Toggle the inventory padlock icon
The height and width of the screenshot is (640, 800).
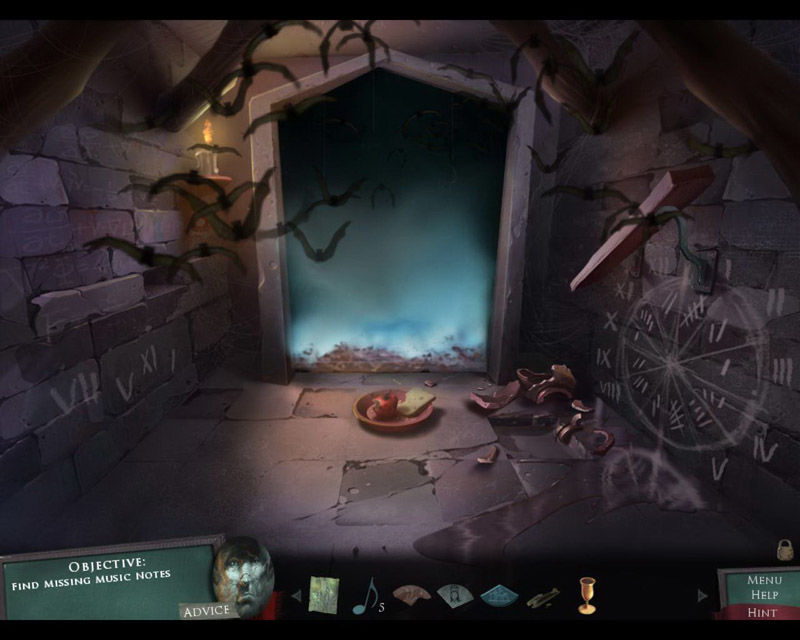[785, 549]
